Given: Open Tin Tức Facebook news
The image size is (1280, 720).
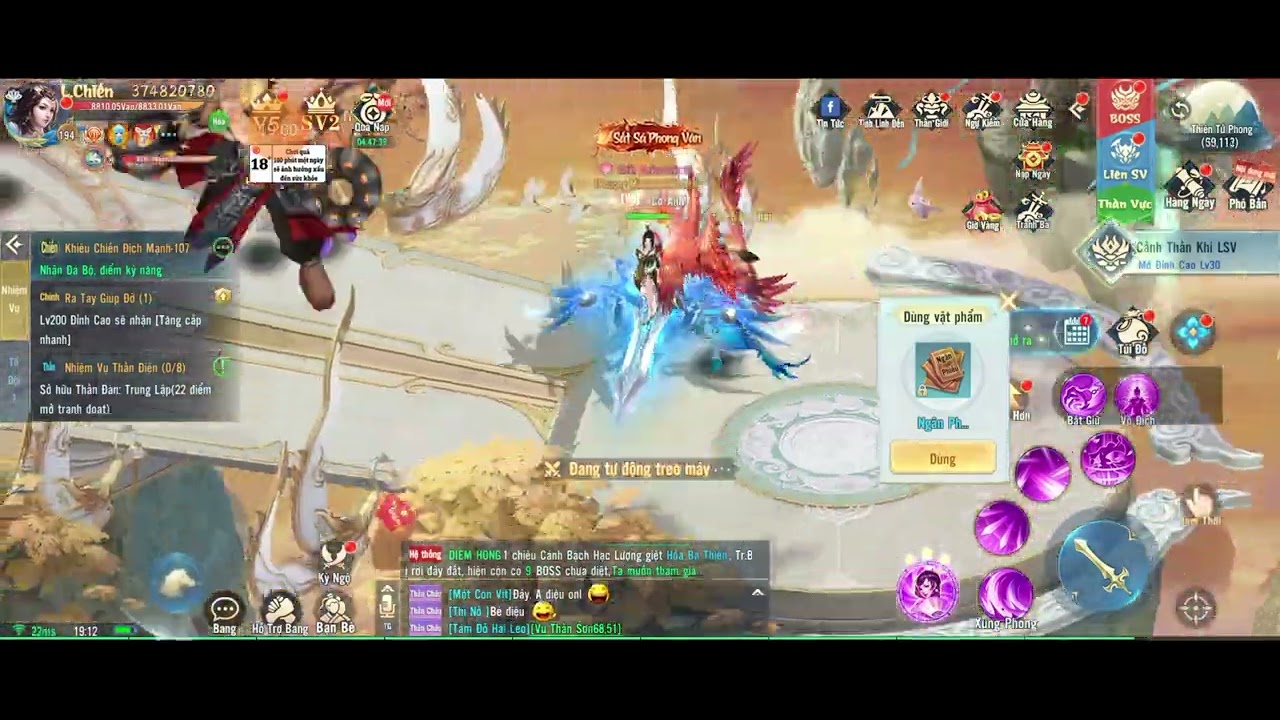Looking at the screenshot, I should tap(830, 109).
